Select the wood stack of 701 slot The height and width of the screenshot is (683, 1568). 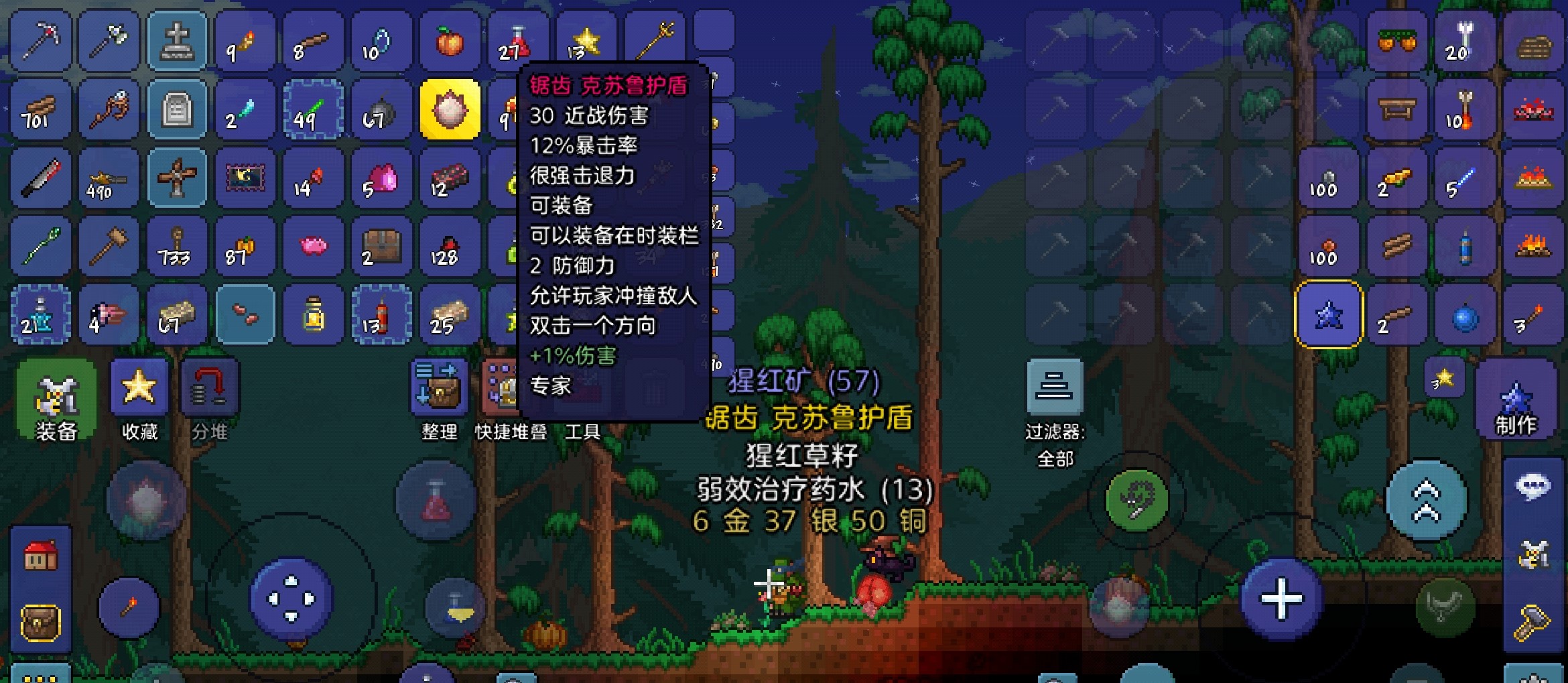(x=39, y=109)
